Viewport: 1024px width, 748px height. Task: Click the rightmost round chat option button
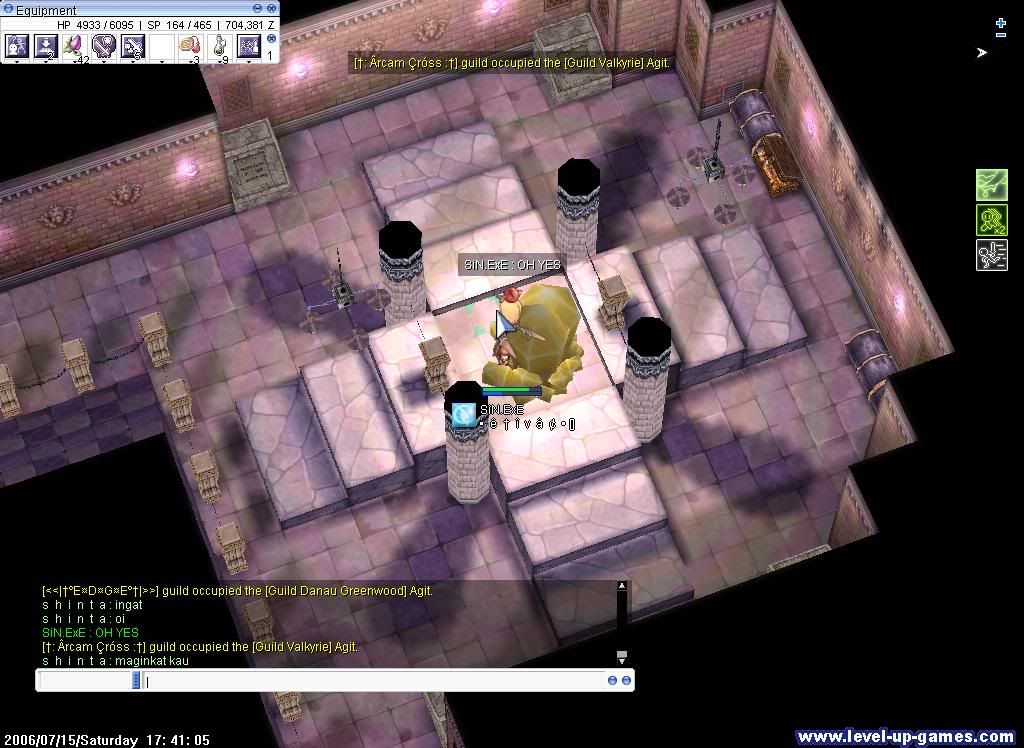pyautogui.click(x=626, y=681)
